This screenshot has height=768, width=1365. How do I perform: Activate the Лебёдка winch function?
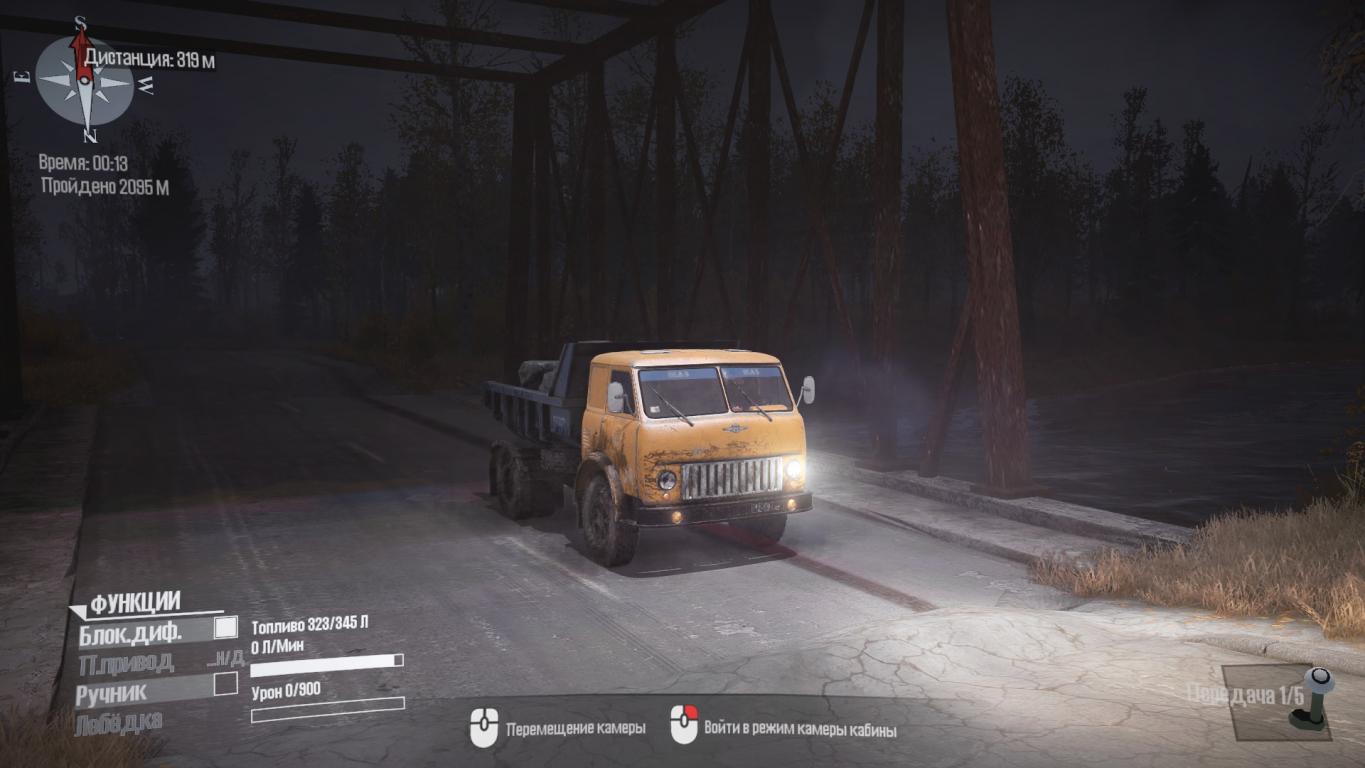[118, 723]
